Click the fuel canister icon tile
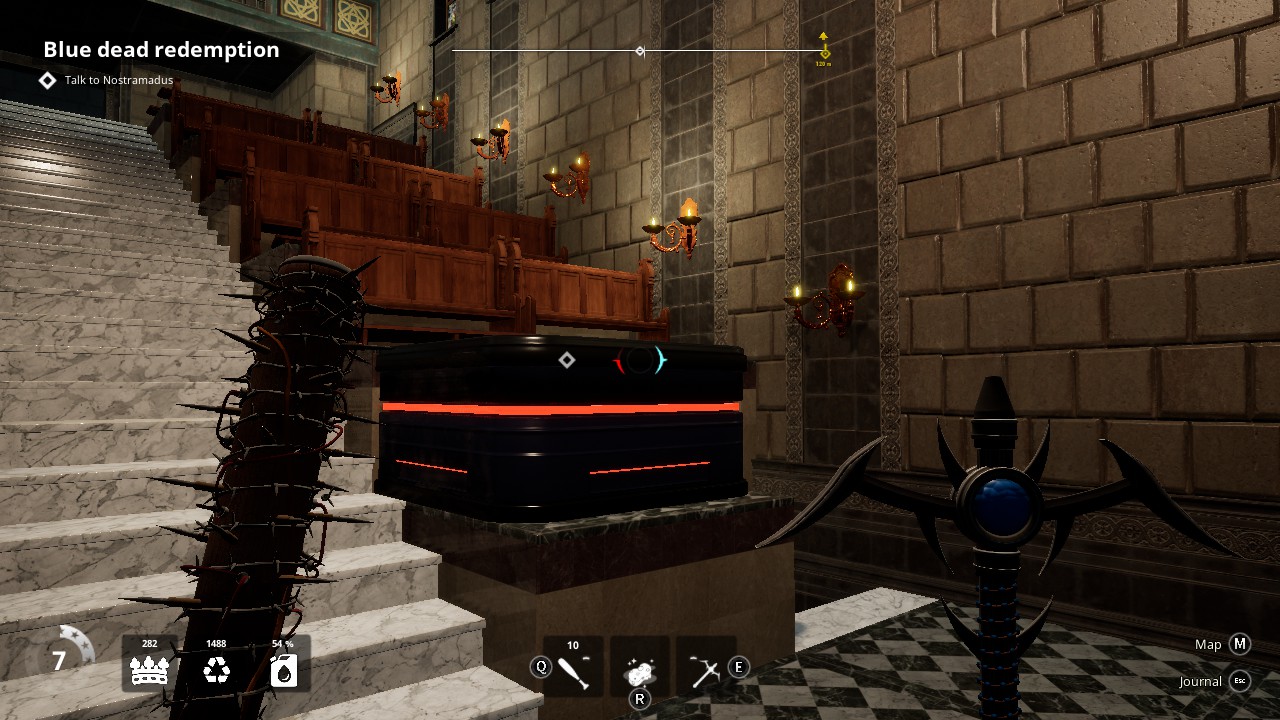The height and width of the screenshot is (720, 1280). click(x=283, y=664)
